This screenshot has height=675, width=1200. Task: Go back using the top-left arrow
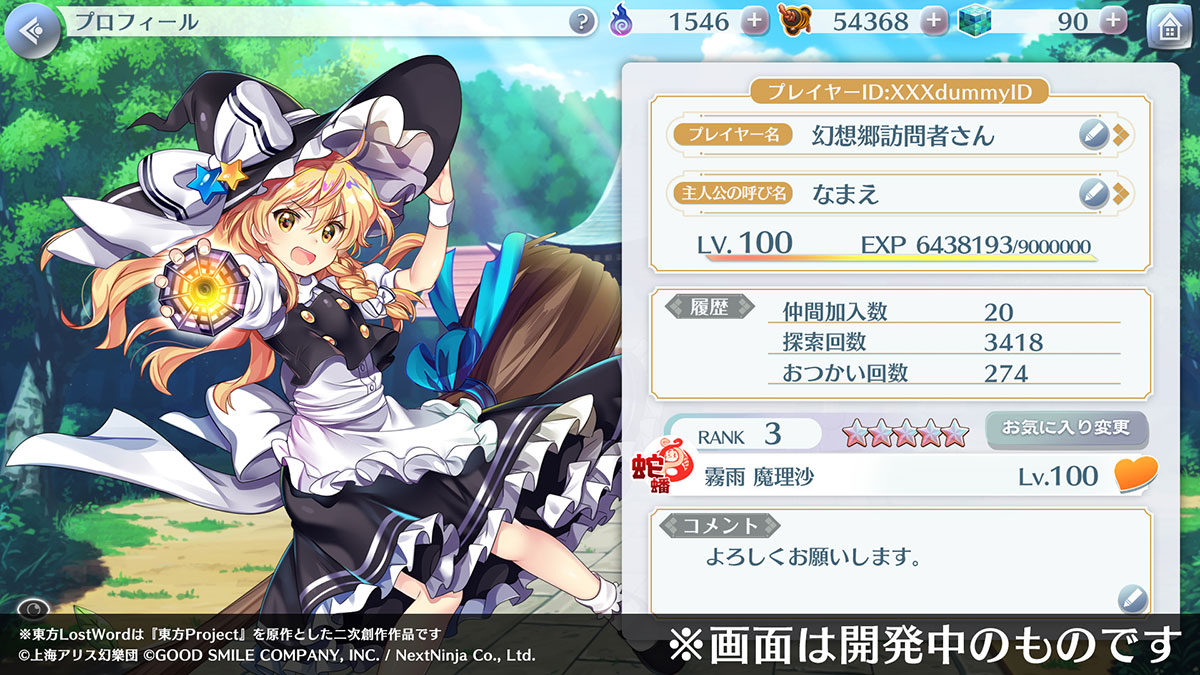point(32,27)
